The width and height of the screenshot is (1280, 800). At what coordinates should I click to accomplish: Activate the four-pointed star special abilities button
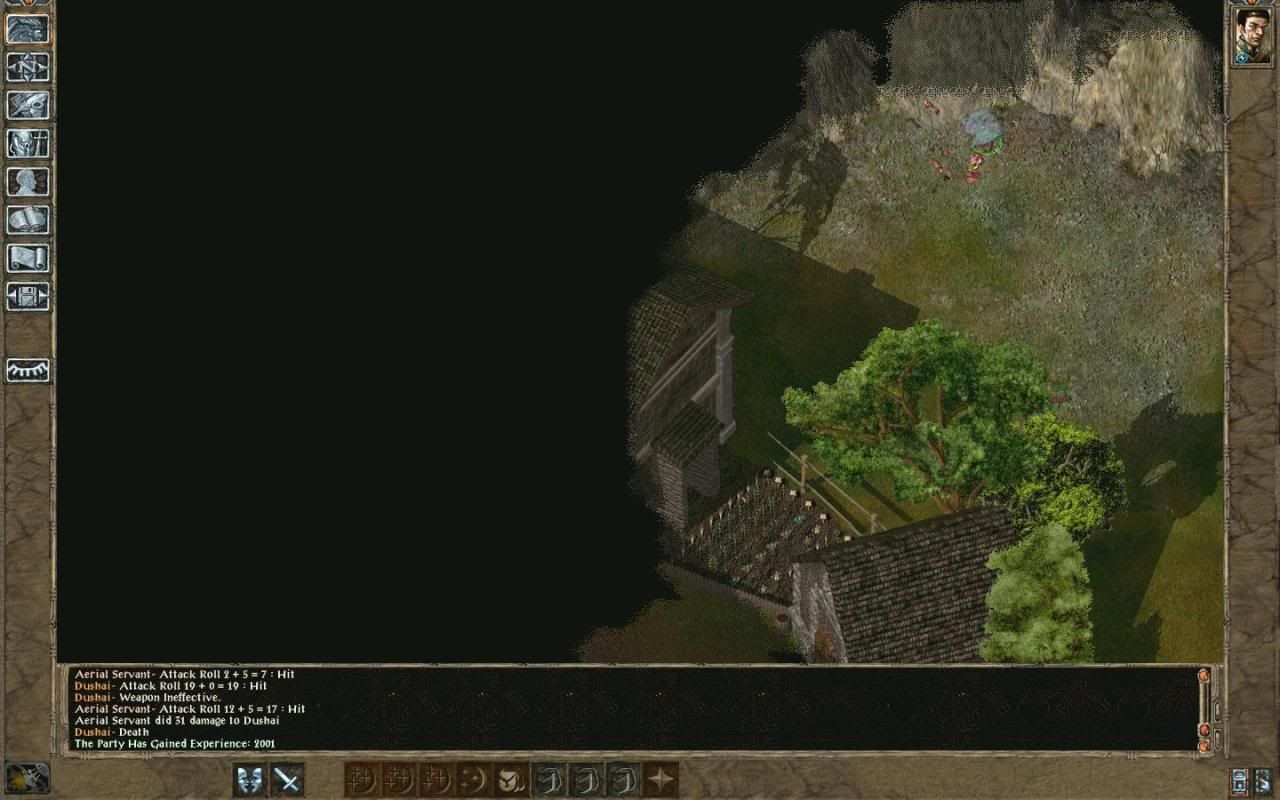pos(660,779)
